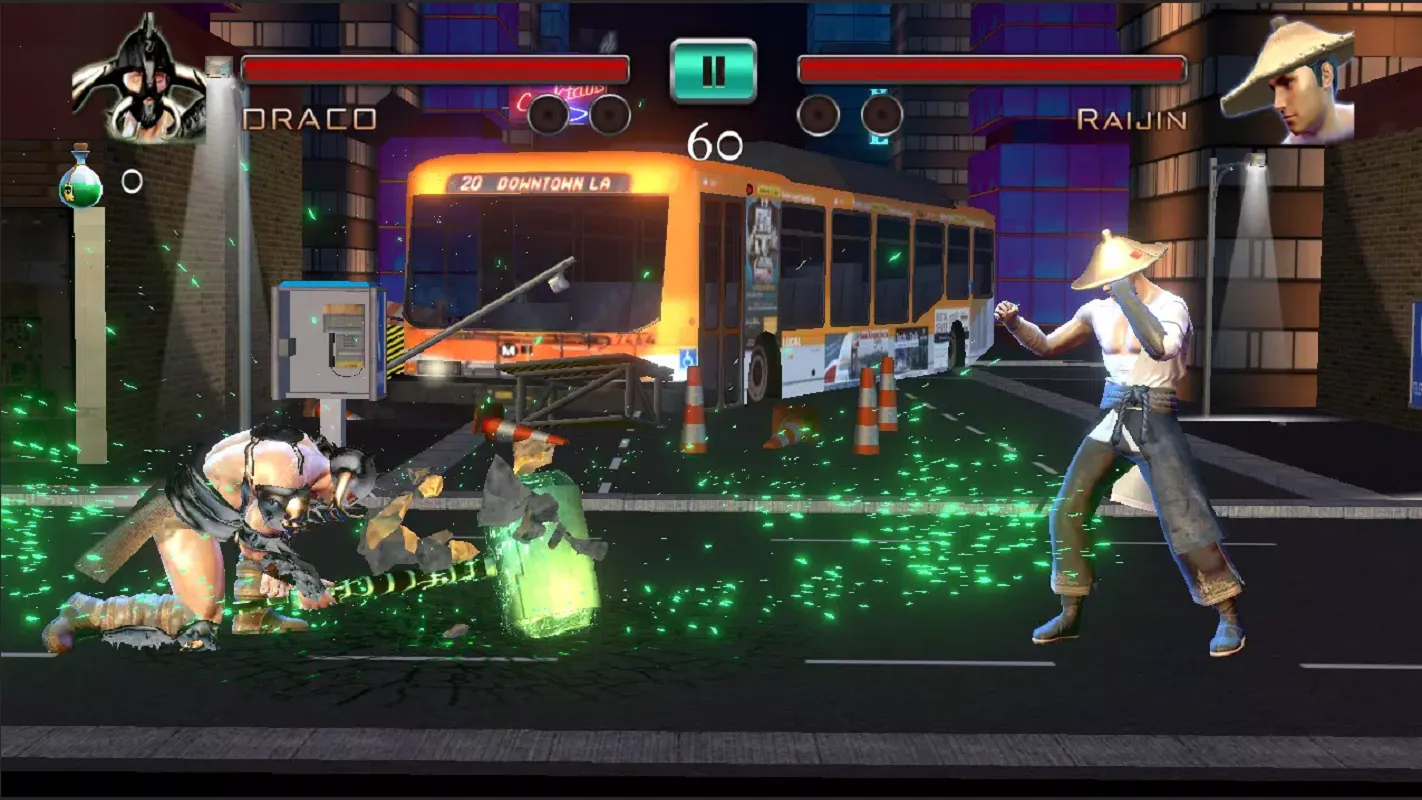Click the first round indicator under Draco's bar
This screenshot has width=1422, height=800.
tap(548, 113)
